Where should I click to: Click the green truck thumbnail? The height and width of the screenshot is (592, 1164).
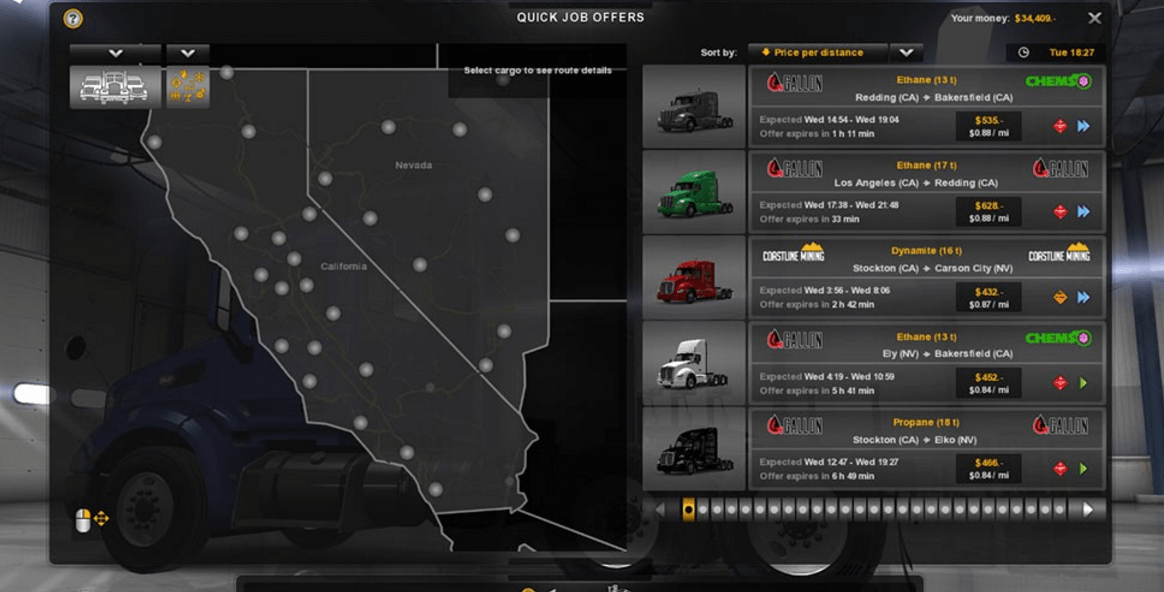coord(694,192)
